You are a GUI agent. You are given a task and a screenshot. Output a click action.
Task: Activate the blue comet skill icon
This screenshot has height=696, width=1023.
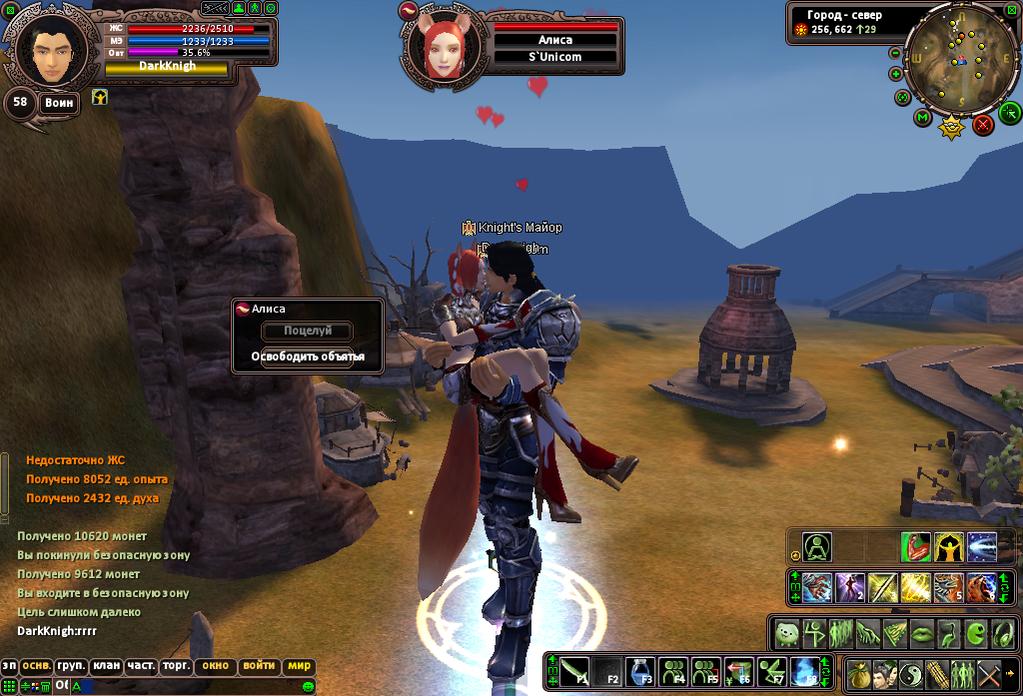coord(982,547)
